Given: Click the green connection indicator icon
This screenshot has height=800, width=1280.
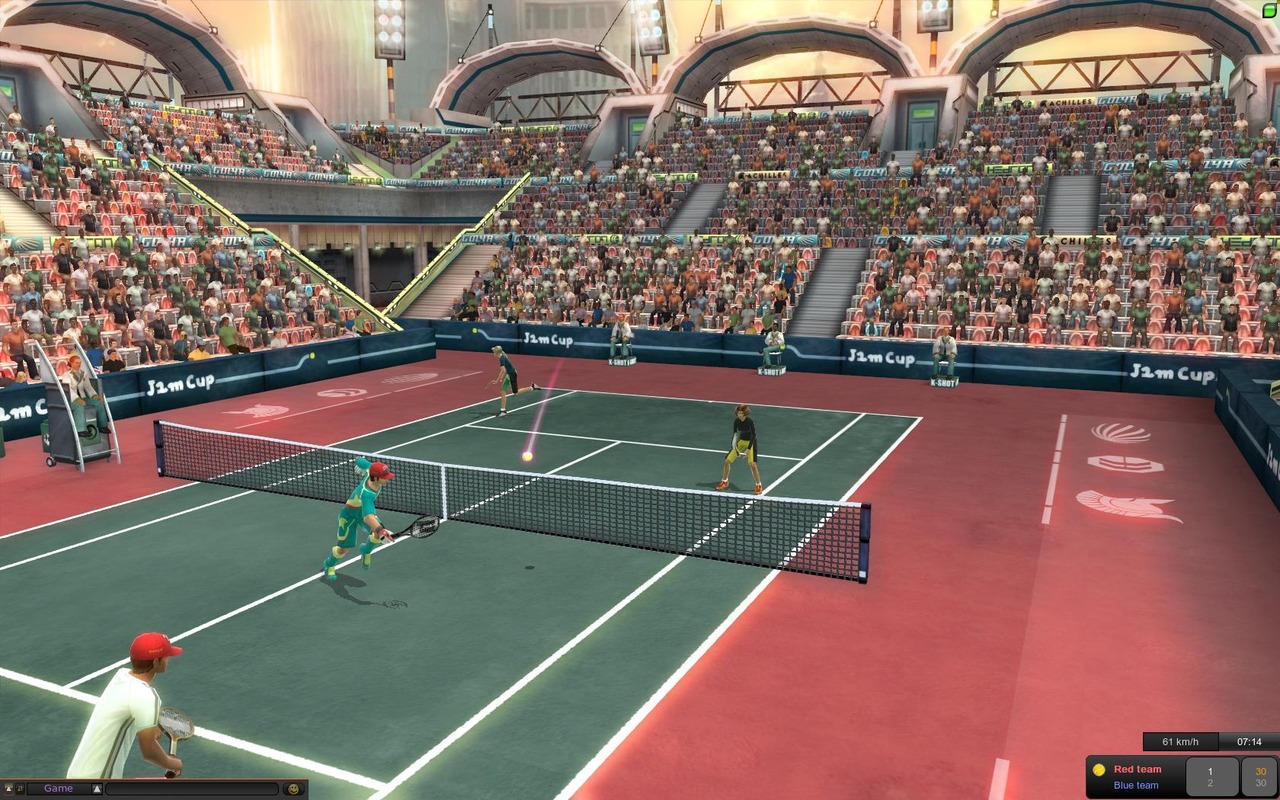Looking at the screenshot, I should [x=1269, y=9].
